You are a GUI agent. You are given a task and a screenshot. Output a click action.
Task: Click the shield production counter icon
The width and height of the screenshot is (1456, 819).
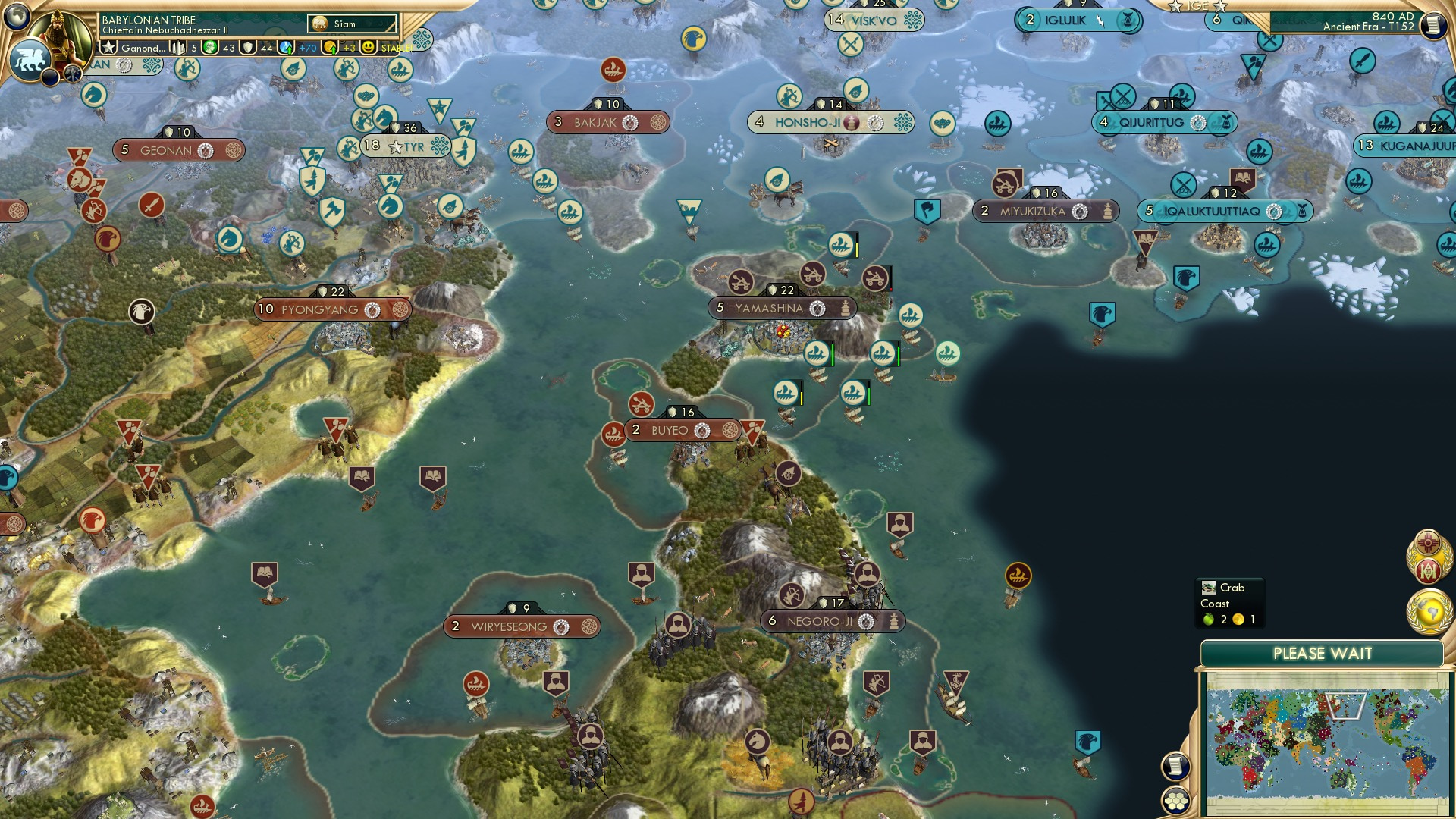[x=249, y=48]
